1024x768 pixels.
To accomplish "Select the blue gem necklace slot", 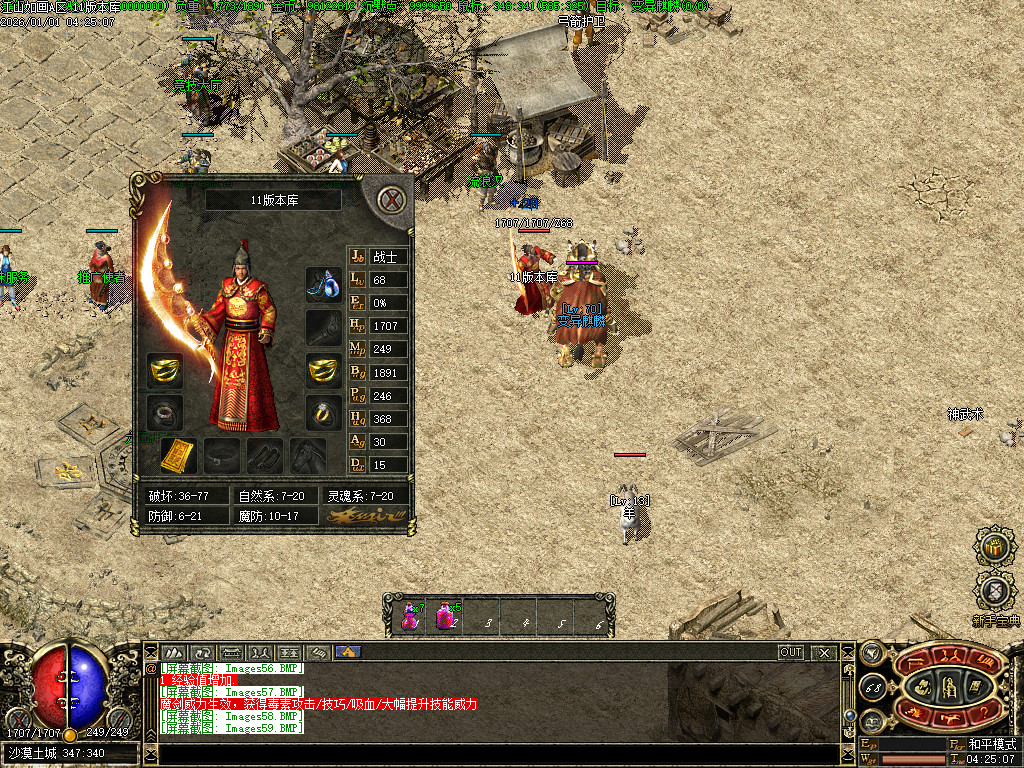I will pos(323,283).
